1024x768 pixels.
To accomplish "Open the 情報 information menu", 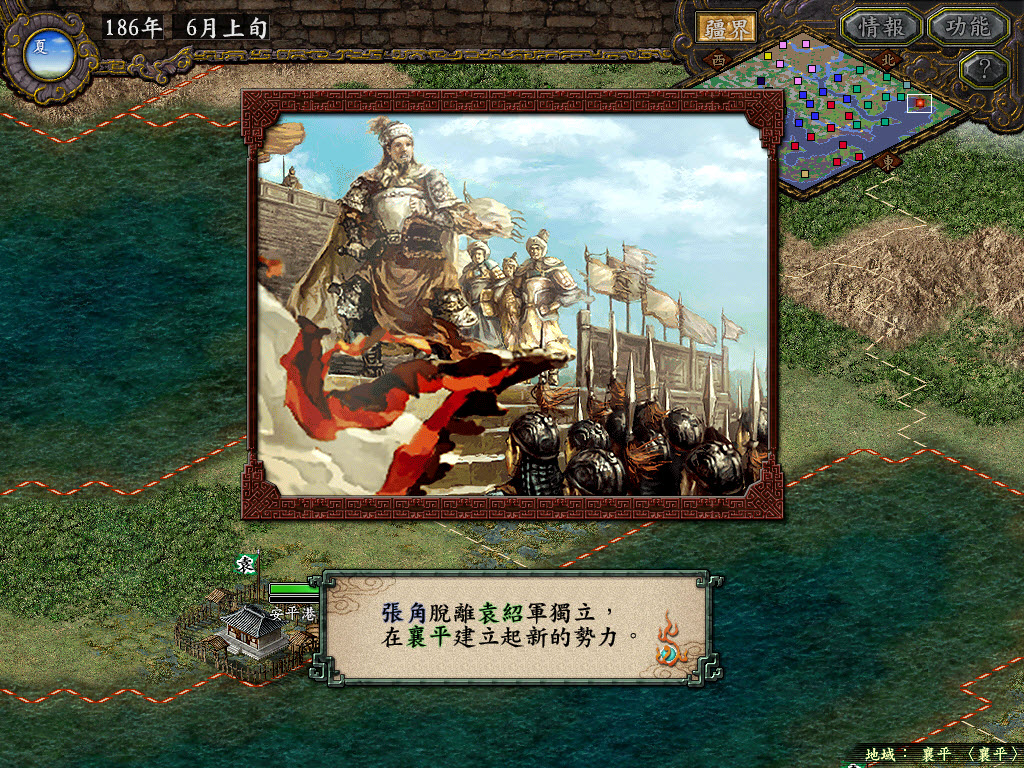I will [881, 27].
